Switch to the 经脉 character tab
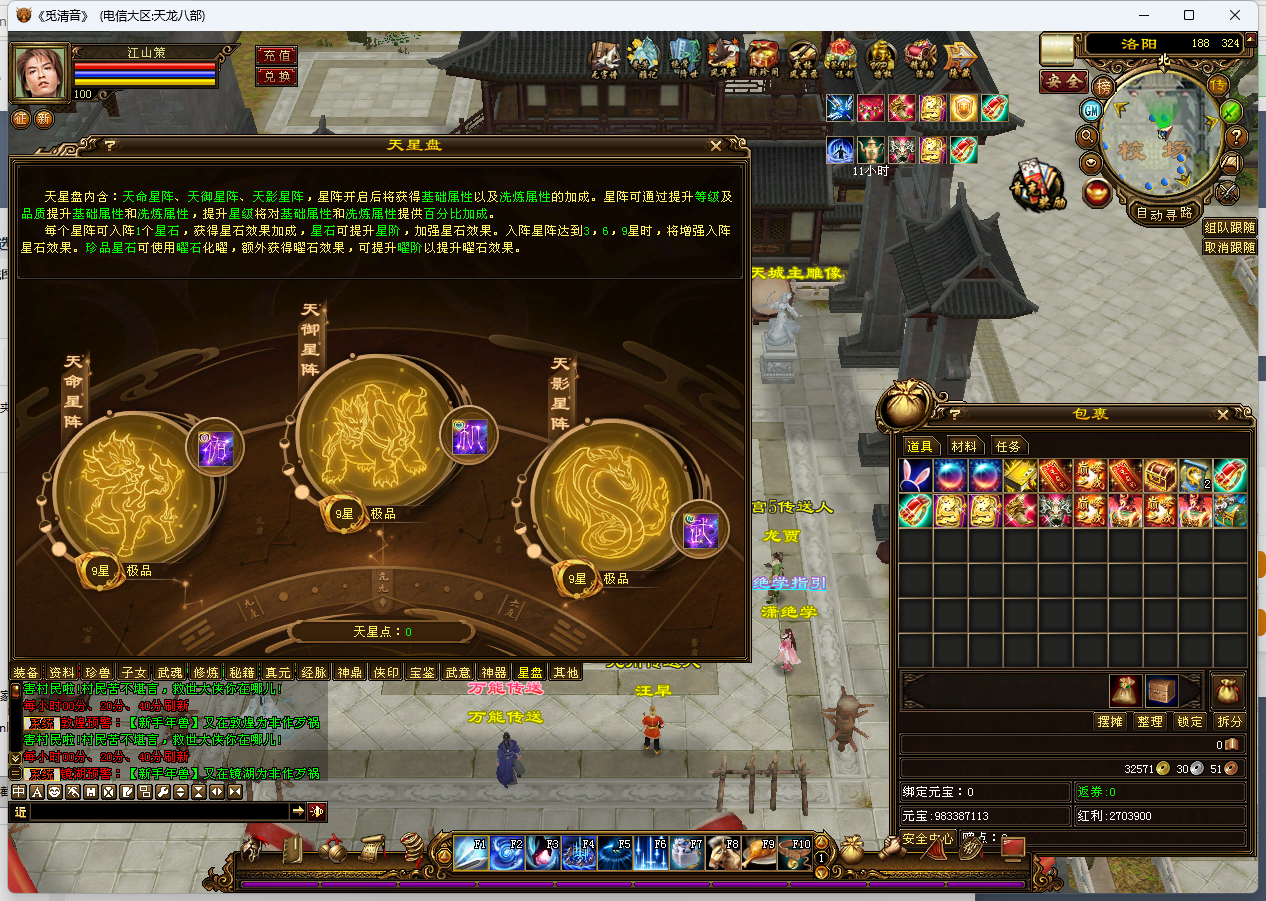The height and width of the screenshot is (901, 1266). pos(314,673)
